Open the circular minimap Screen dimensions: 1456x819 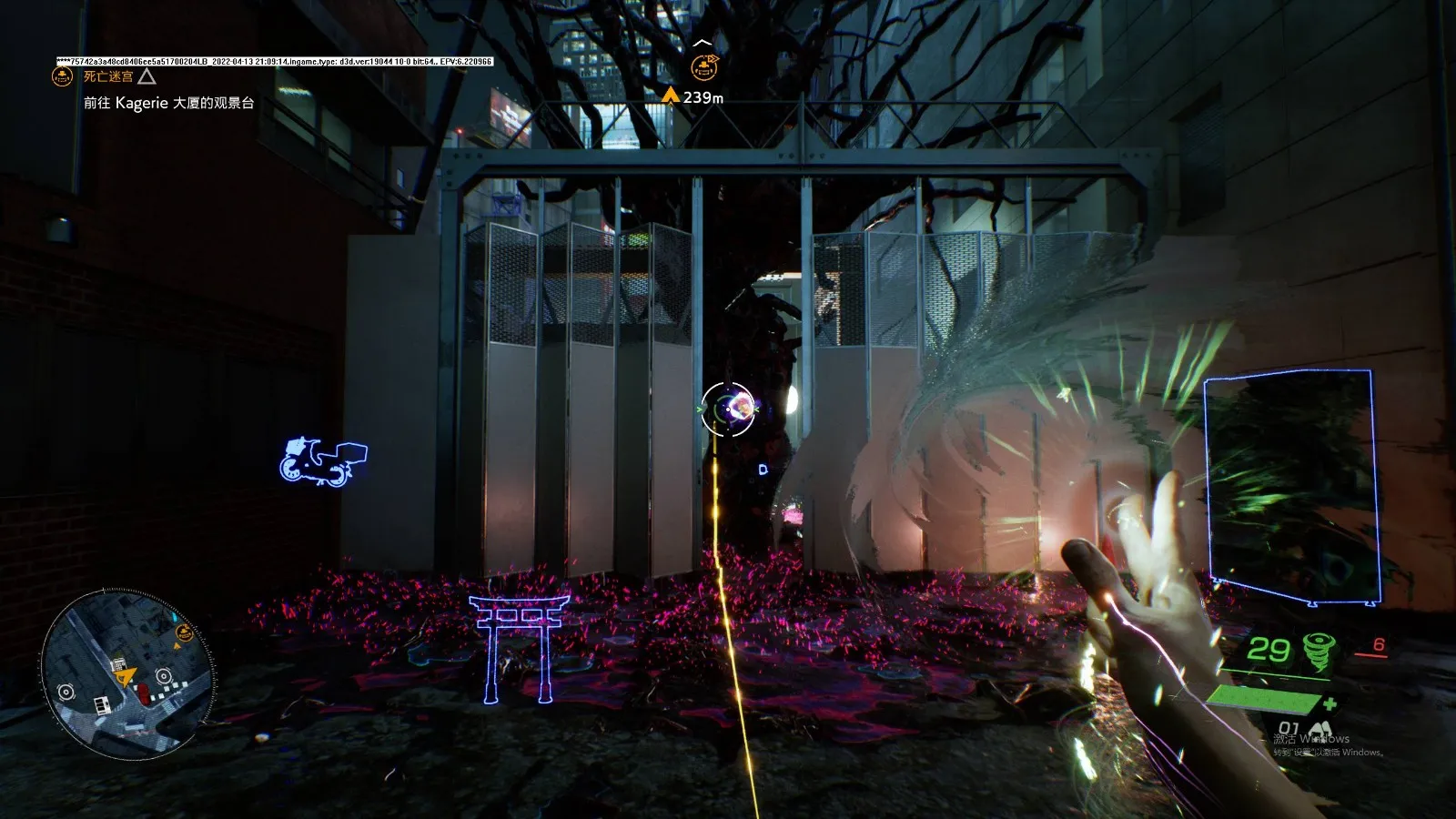(x=127, y=673)
